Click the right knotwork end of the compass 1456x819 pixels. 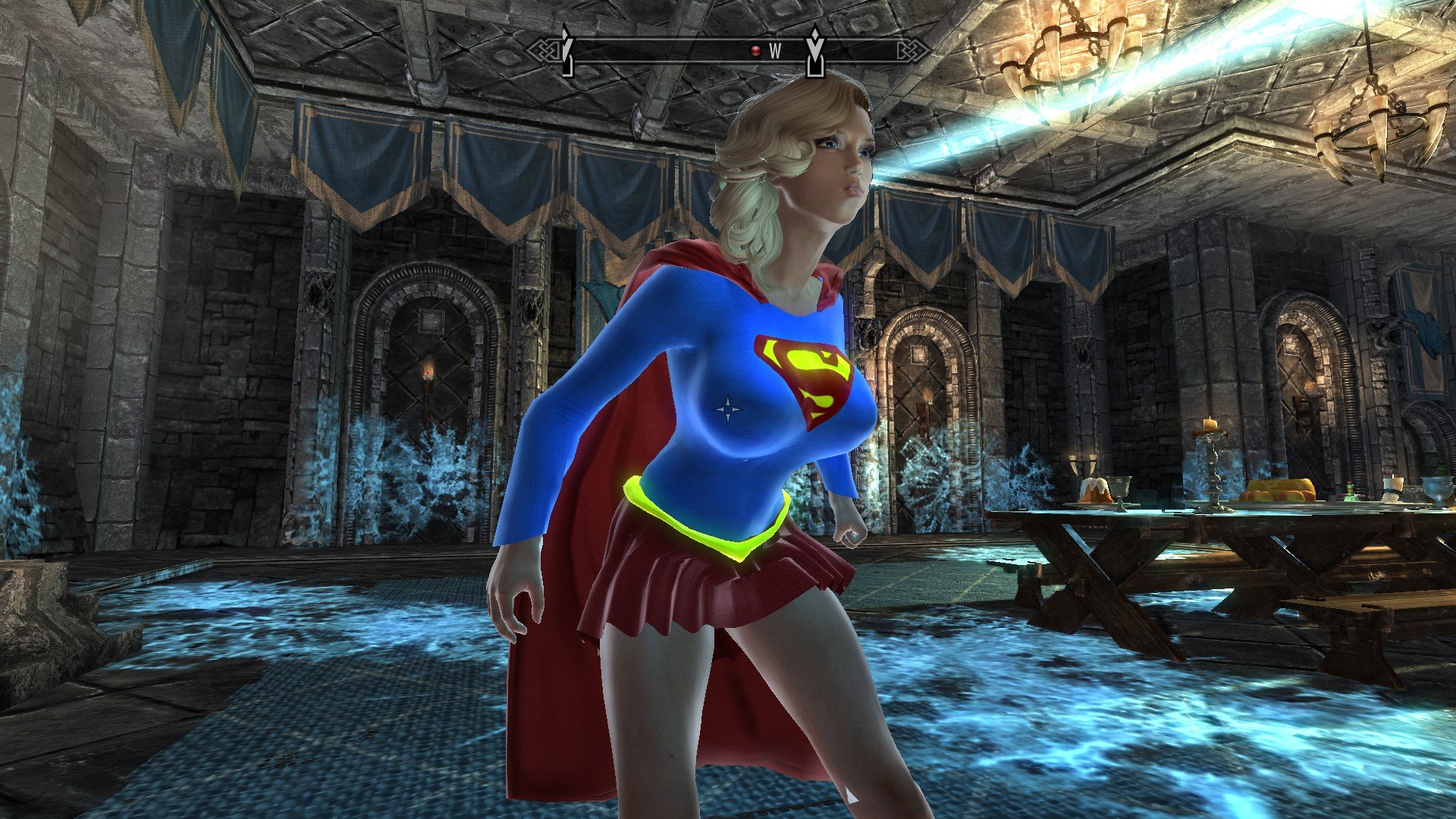[912, 49]
